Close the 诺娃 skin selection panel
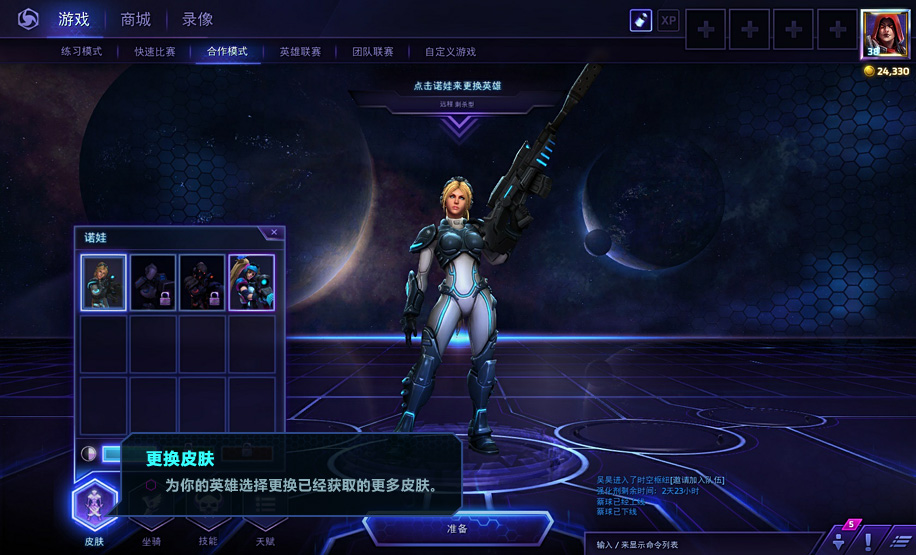 (274, 233)
